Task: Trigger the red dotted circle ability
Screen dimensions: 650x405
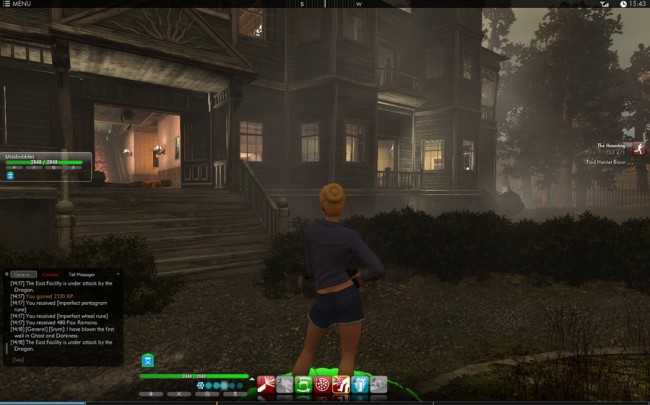Action: click(322, 384)
